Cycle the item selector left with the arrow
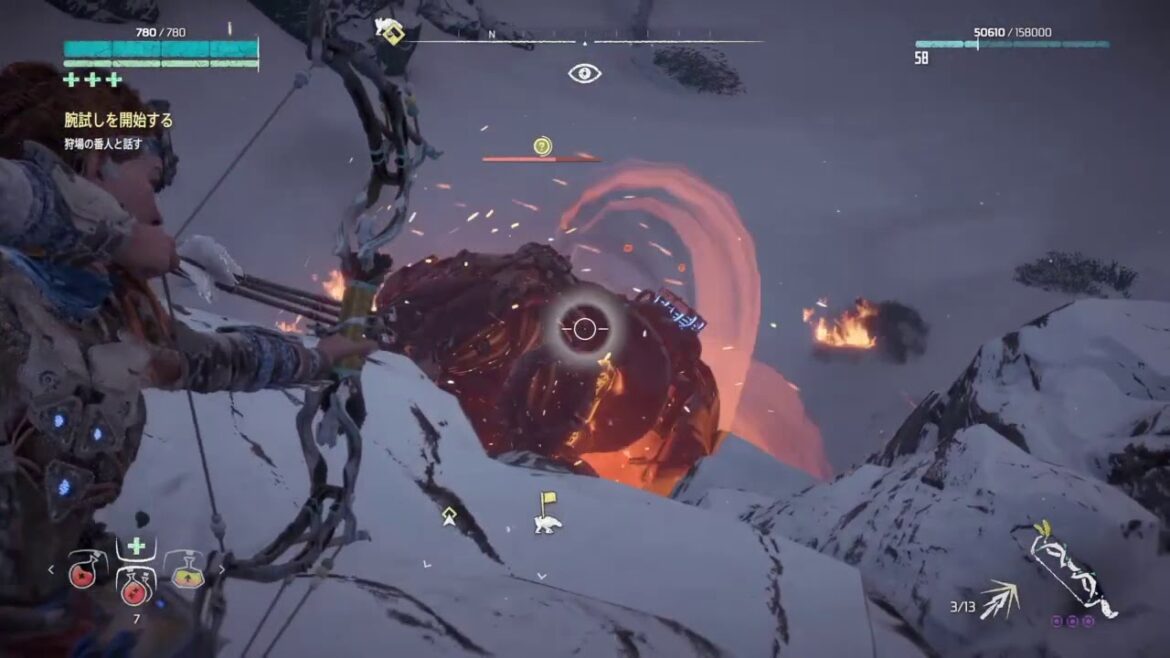 click(52, 570)
